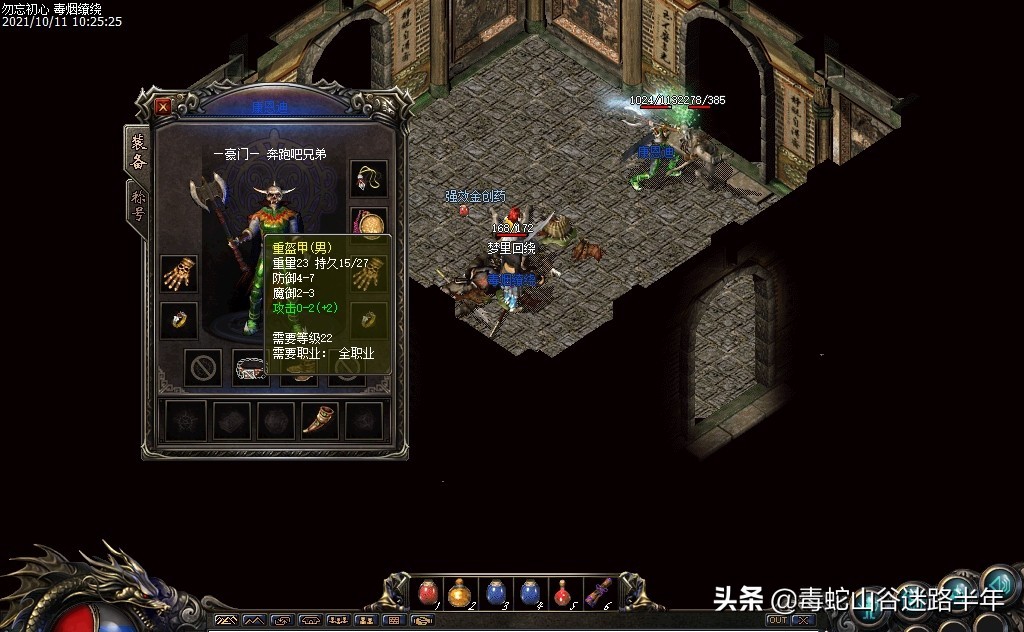Select the horn item slot

319,421
